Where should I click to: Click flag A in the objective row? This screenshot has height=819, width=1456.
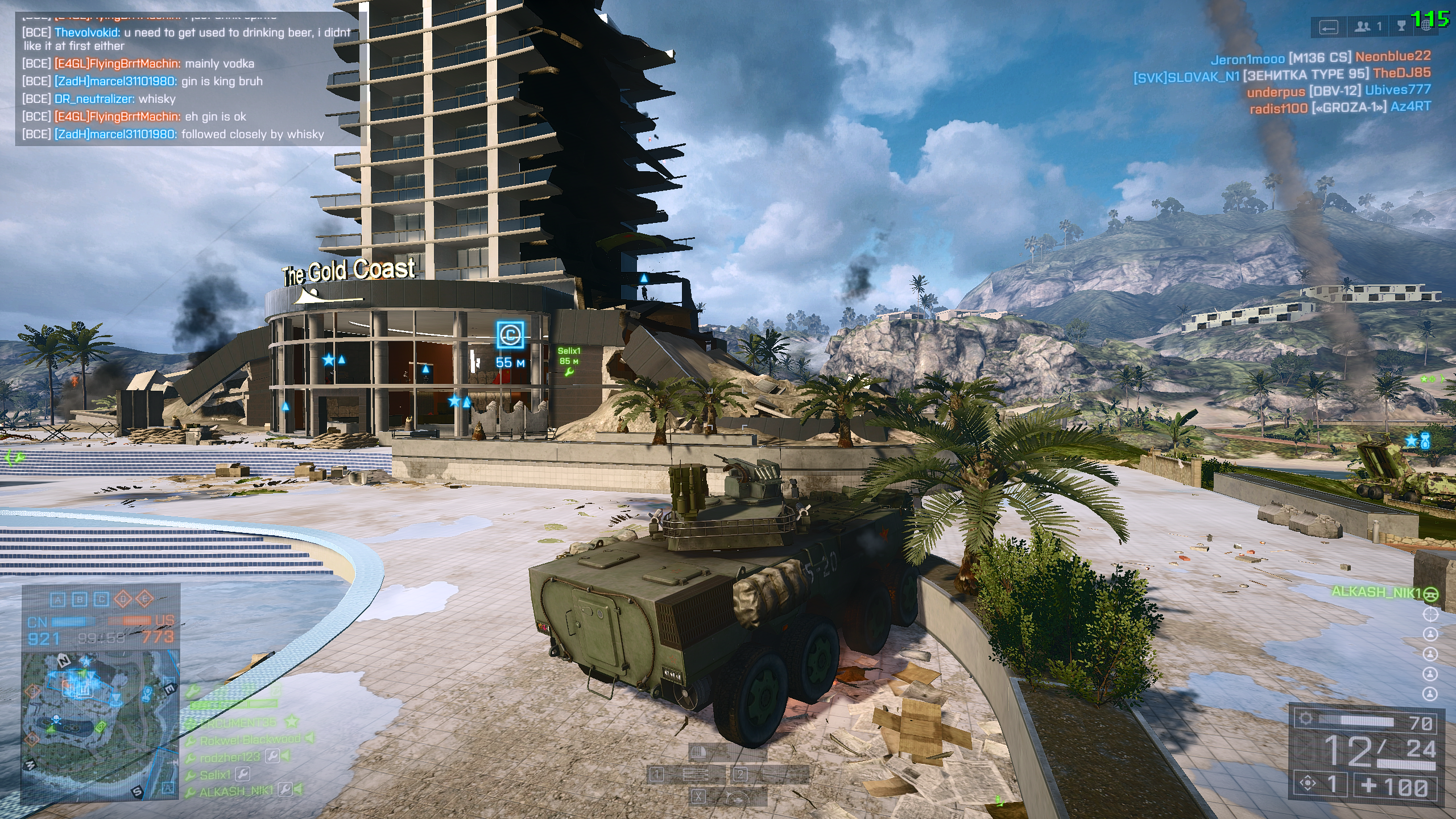[x=57, y=599]
